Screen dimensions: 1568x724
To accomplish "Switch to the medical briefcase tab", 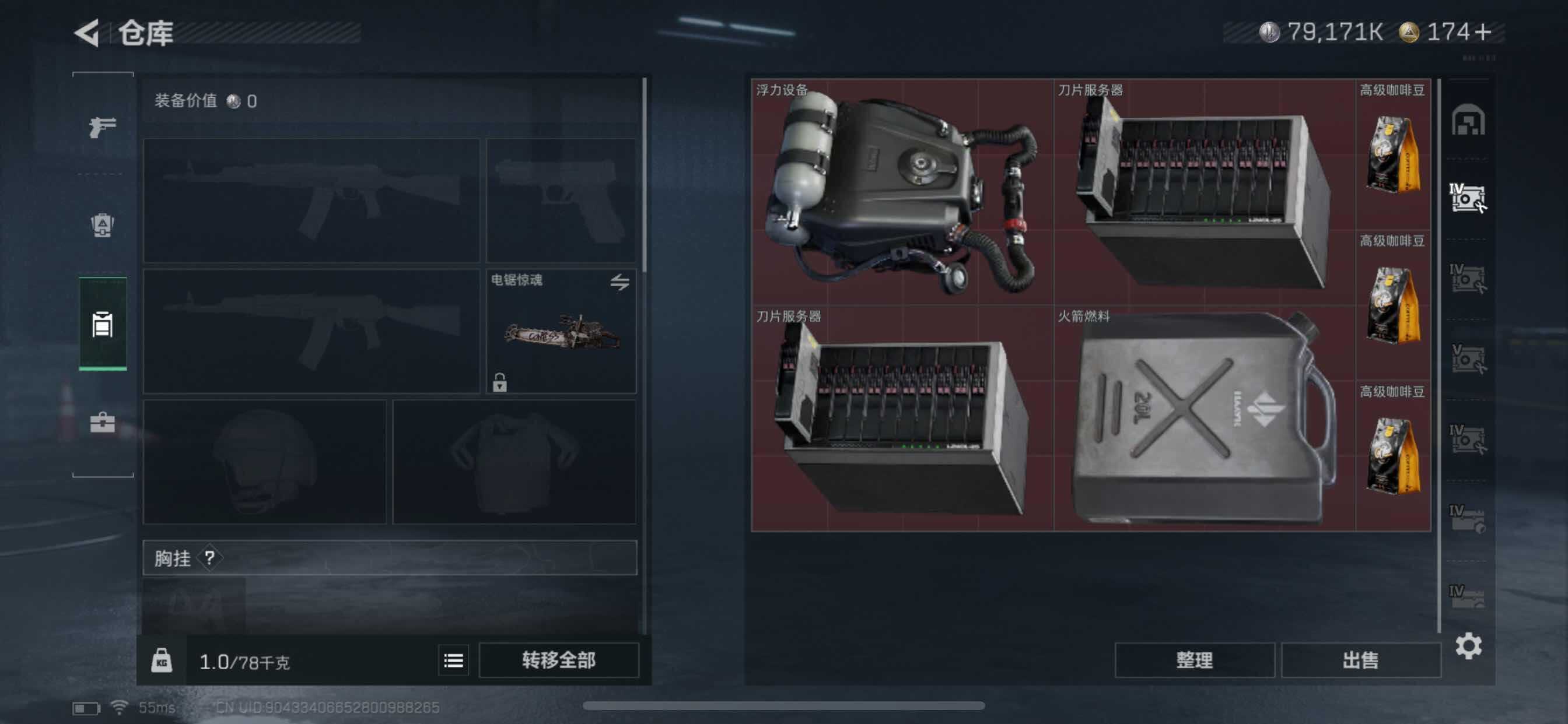I will (102, 422).
